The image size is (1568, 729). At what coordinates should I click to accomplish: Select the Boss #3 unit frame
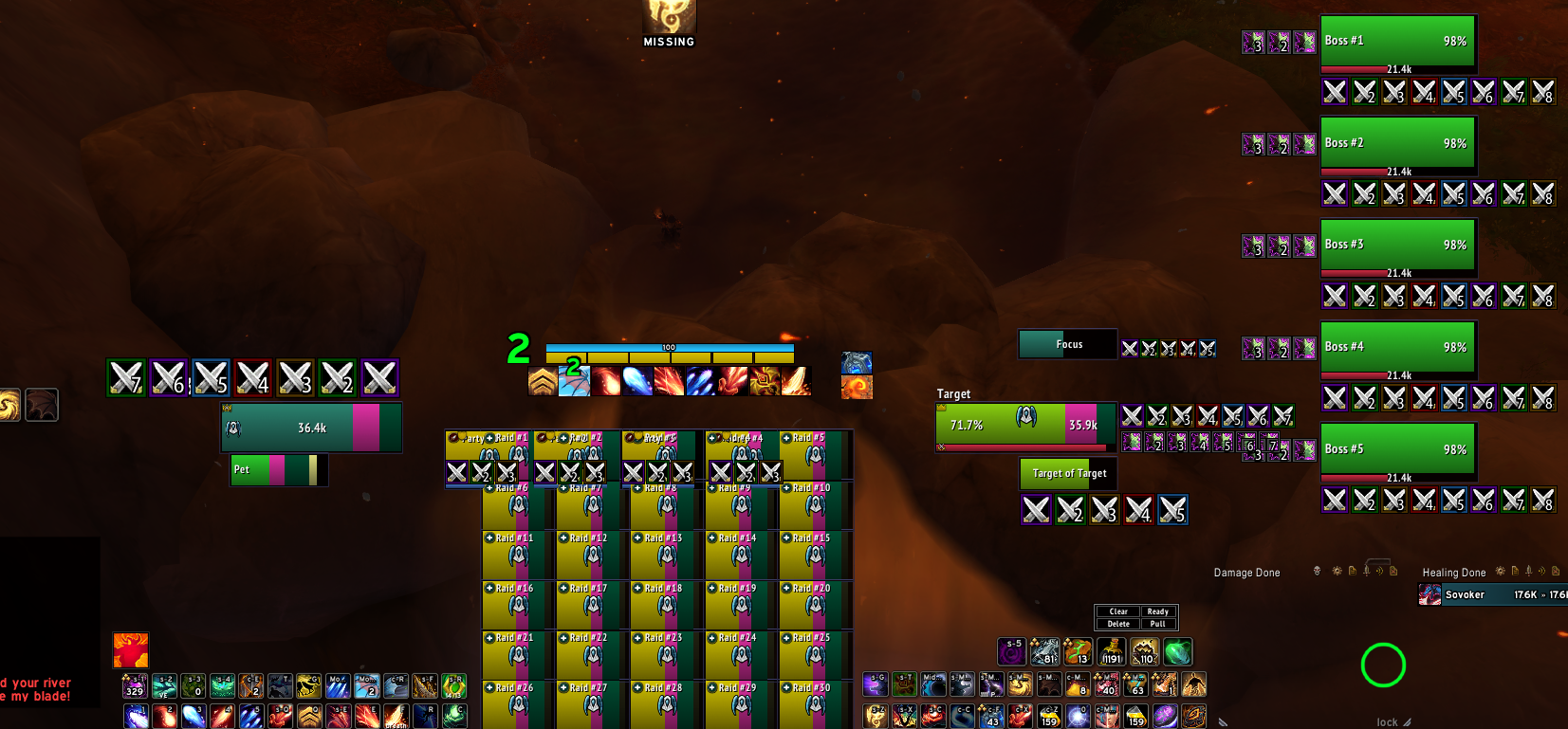coord(1397,246)
